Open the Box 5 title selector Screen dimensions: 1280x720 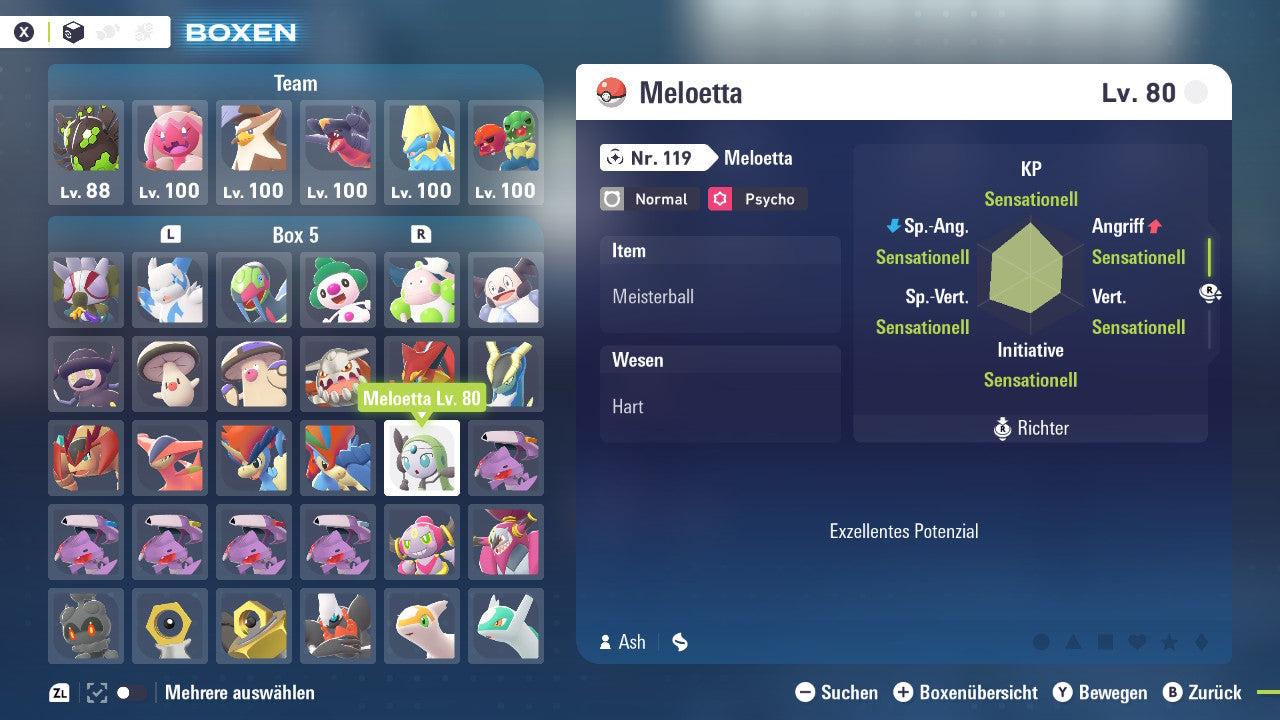(x=295, y=235)
